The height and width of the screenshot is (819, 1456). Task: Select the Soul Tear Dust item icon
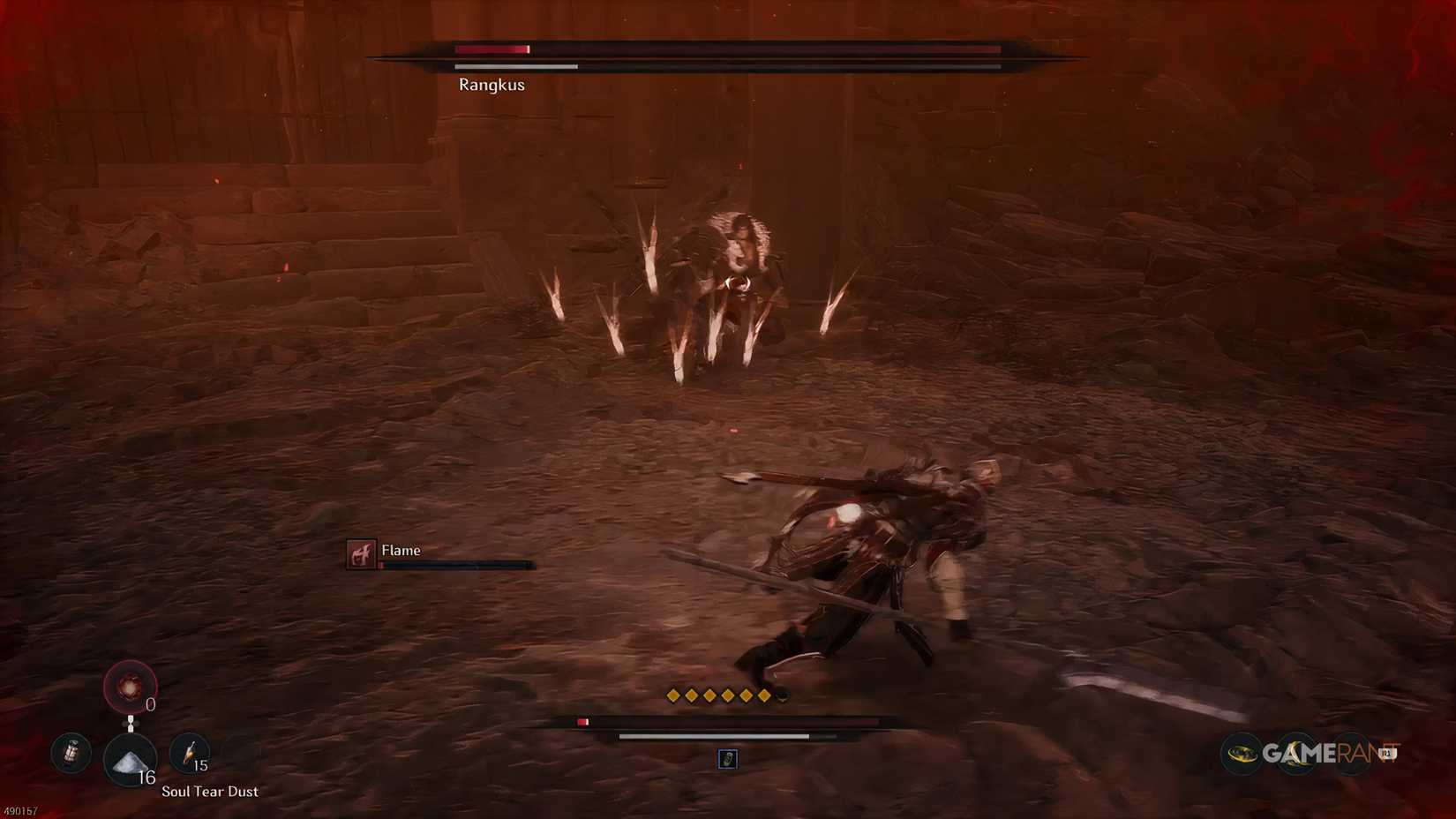(x=130, y=761)
